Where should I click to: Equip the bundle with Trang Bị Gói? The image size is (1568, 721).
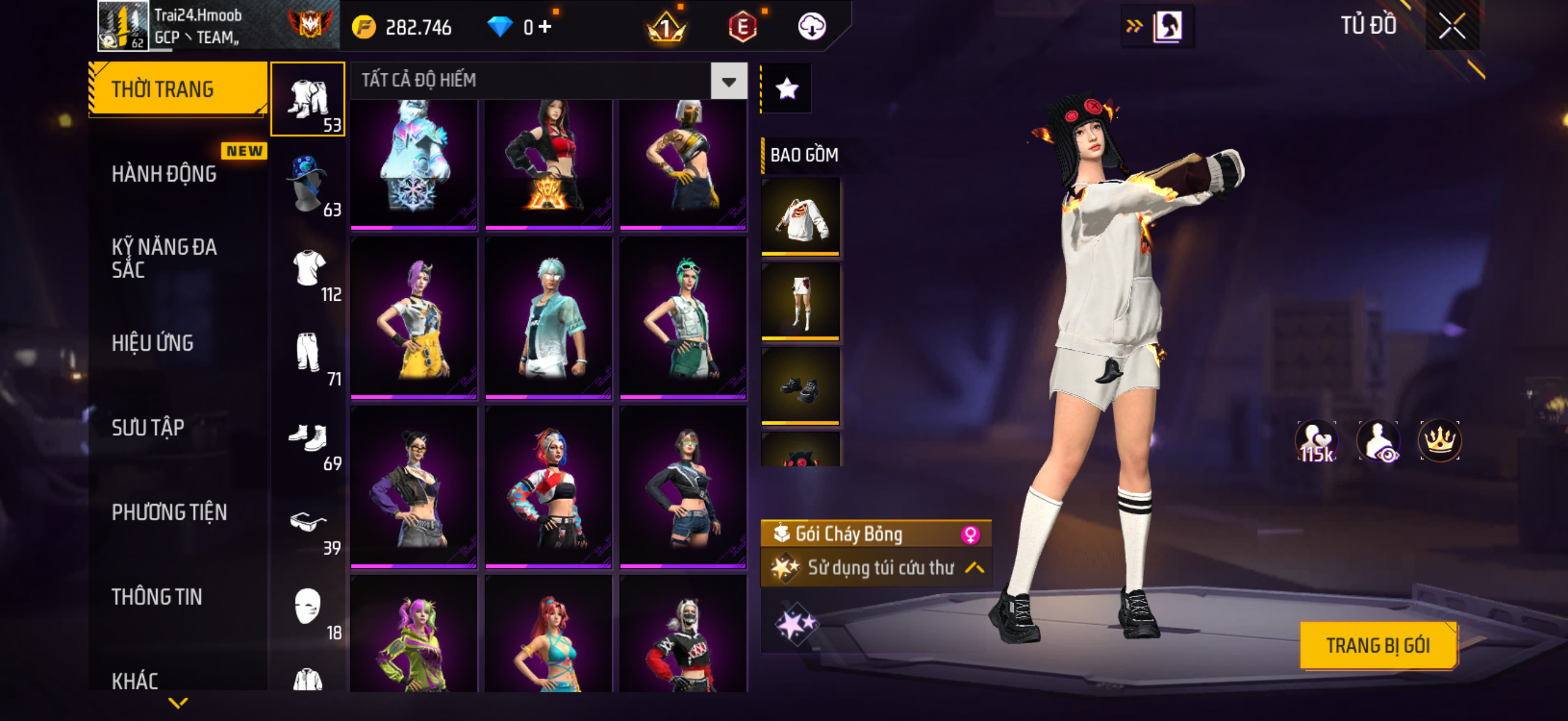point(1377,646)
